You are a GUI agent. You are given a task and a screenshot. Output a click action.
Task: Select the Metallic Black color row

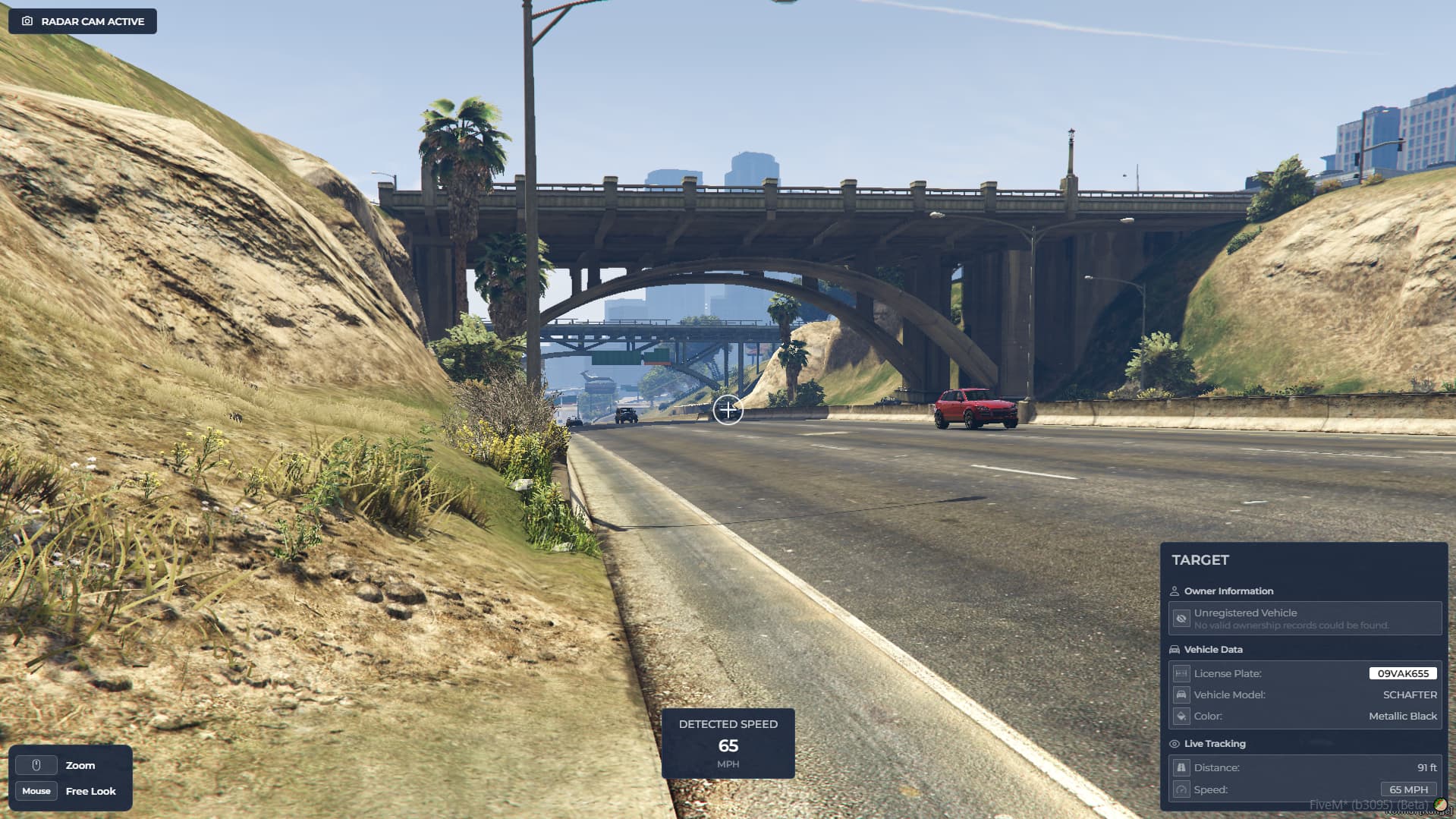point(1304,716)
